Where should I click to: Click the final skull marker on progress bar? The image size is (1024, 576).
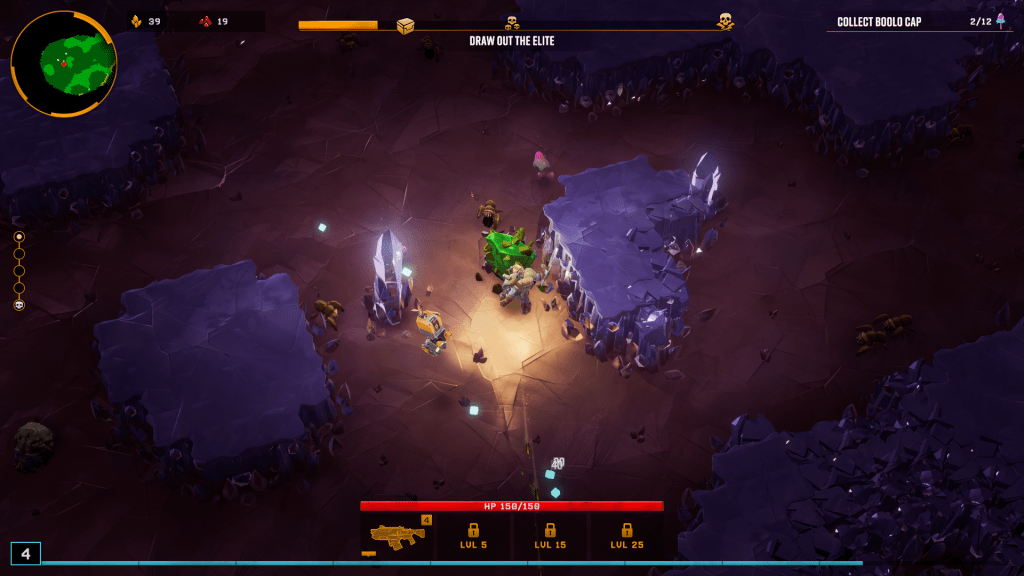tap(725, 21)
